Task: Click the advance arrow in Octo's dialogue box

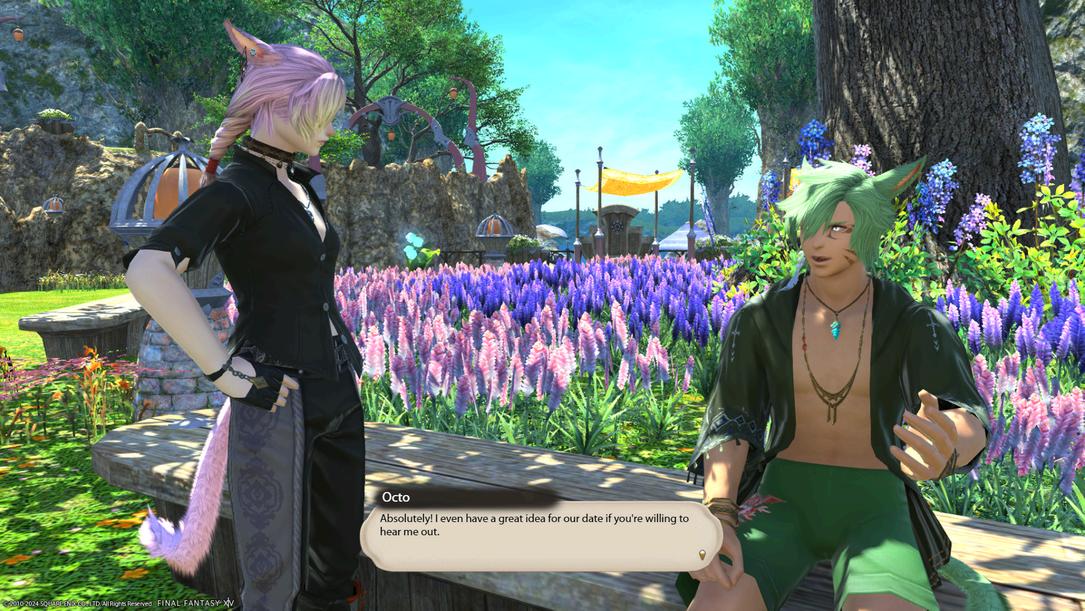Action: coord(703,554)
